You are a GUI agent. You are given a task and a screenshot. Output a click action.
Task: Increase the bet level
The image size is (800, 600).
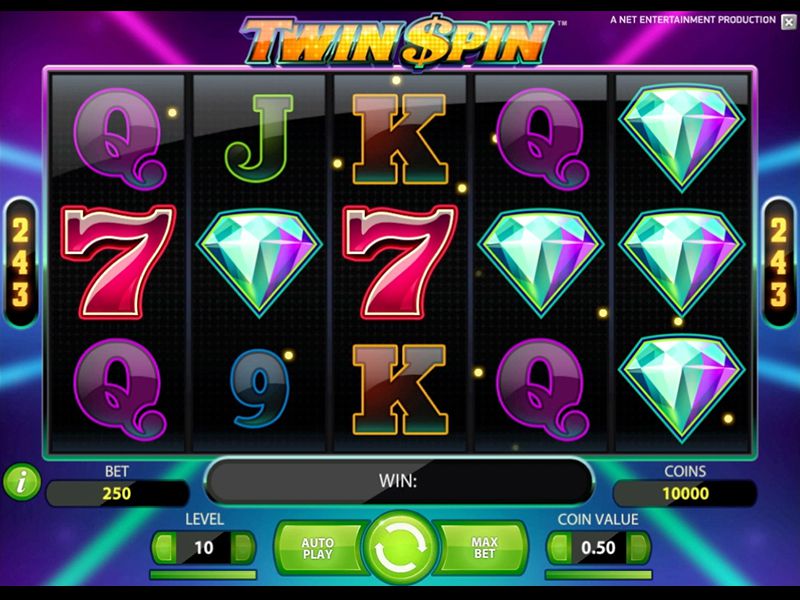[x=242, y=547]
